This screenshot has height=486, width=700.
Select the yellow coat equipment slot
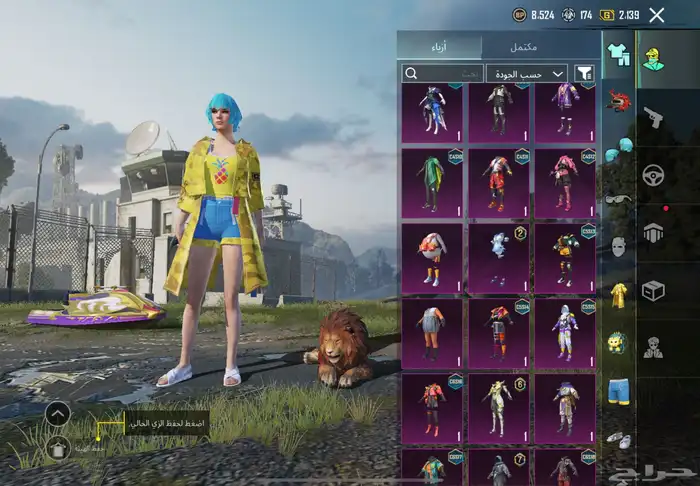tap(618, 294)
